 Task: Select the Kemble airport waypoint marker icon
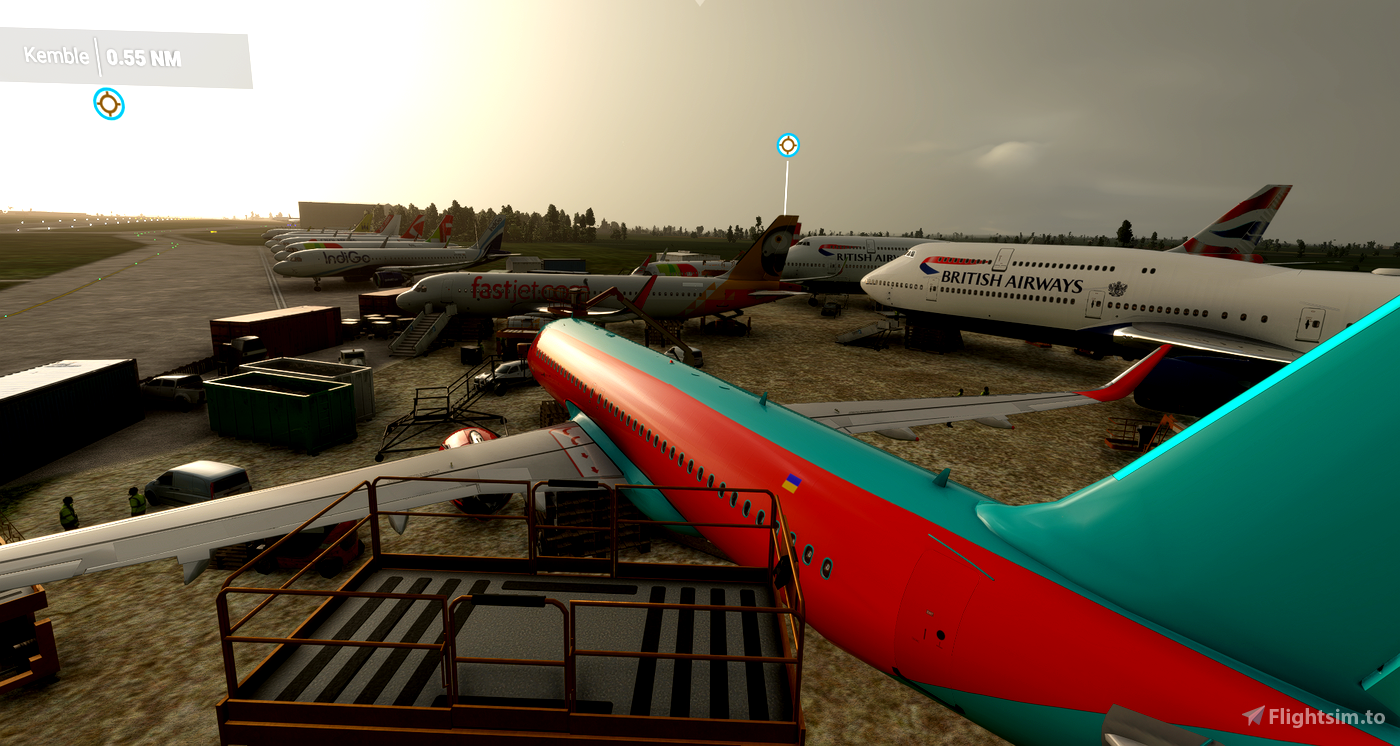pos(108,104)
